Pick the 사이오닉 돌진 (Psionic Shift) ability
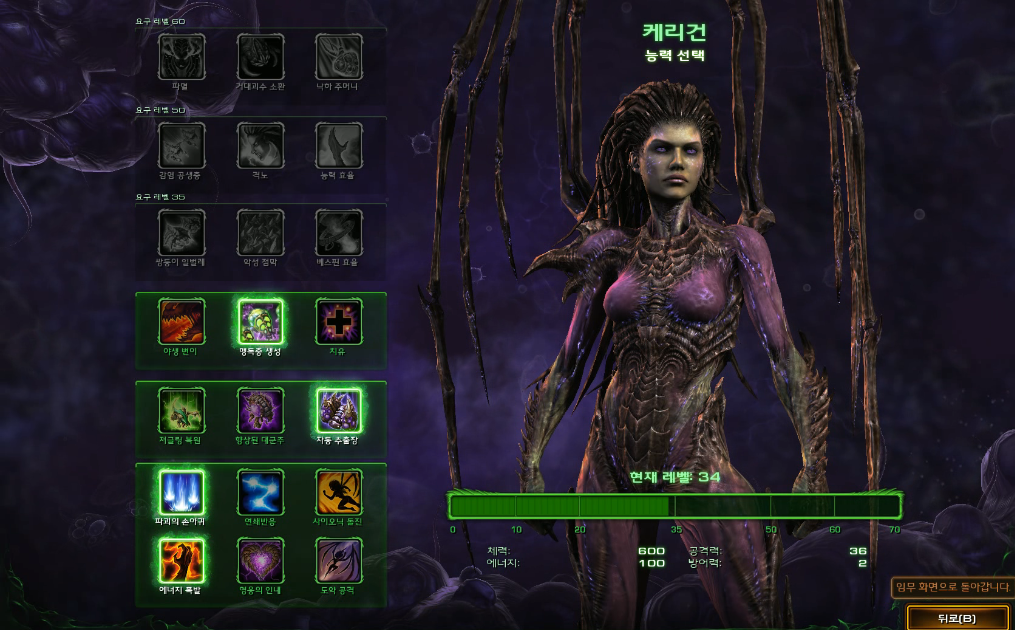 point(339,492)
